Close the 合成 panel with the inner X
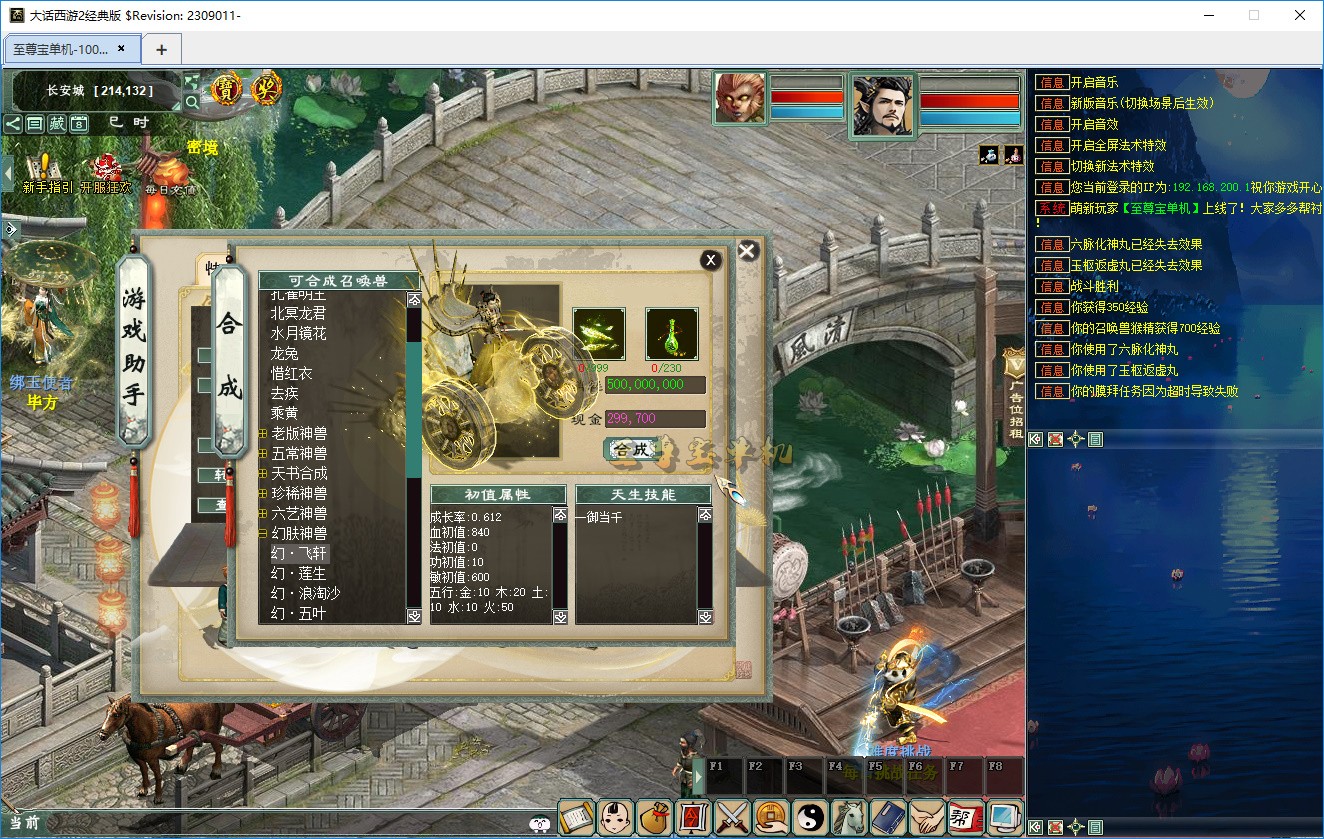1324x839 pixels. pyautogui.click(x=710, y=260)
